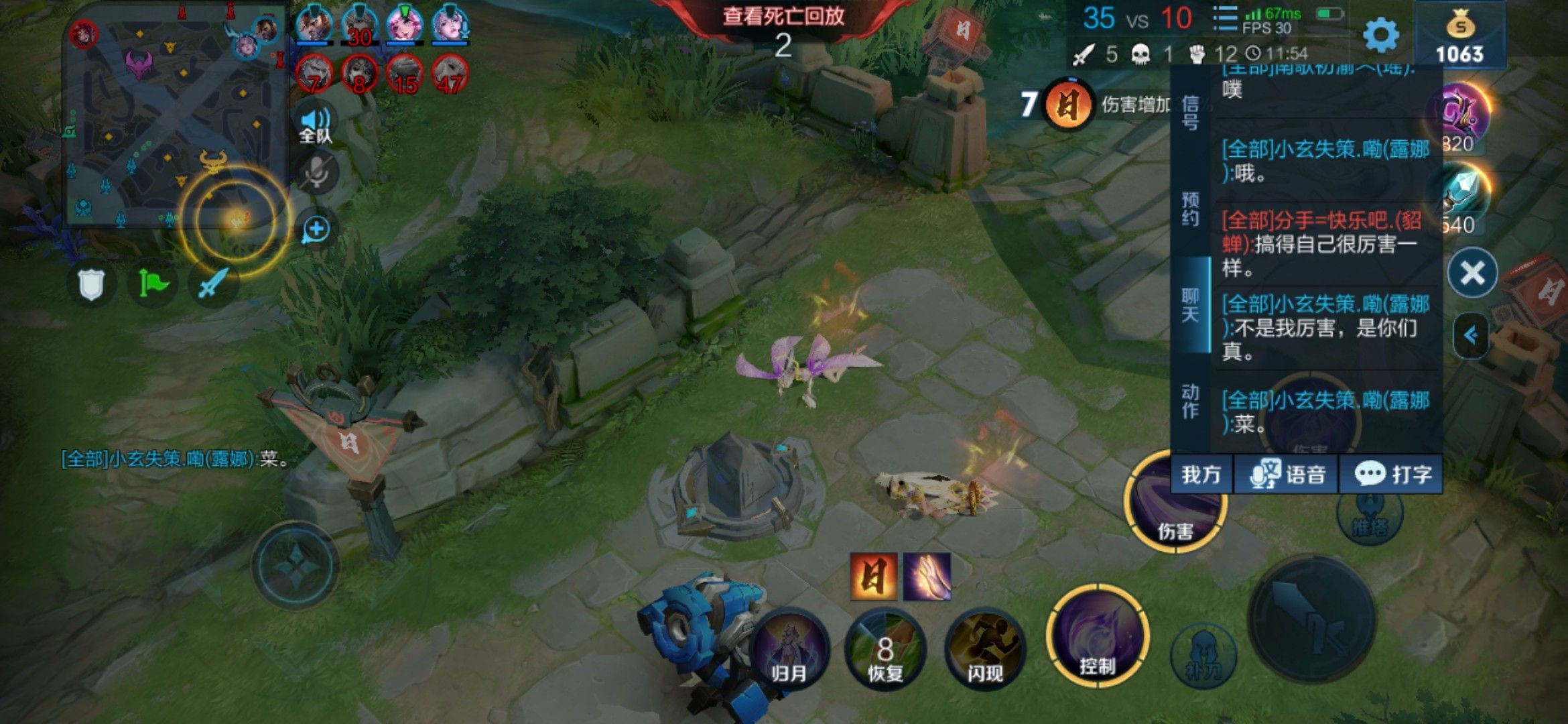Switch to the 信号 signal tab

click(1190, 113)
